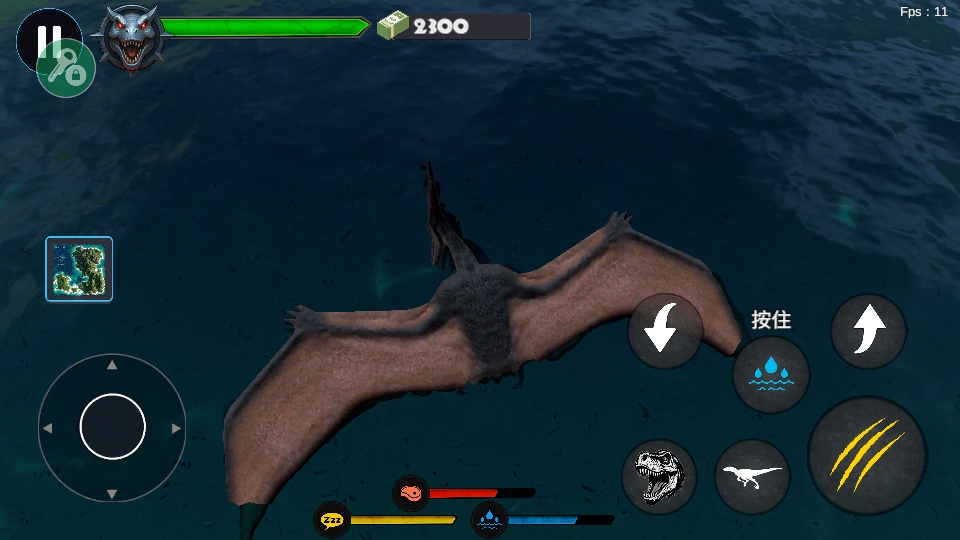Tap the green key-lock button
This screenshot has width=960, height=540.
(x=67, y=69)
